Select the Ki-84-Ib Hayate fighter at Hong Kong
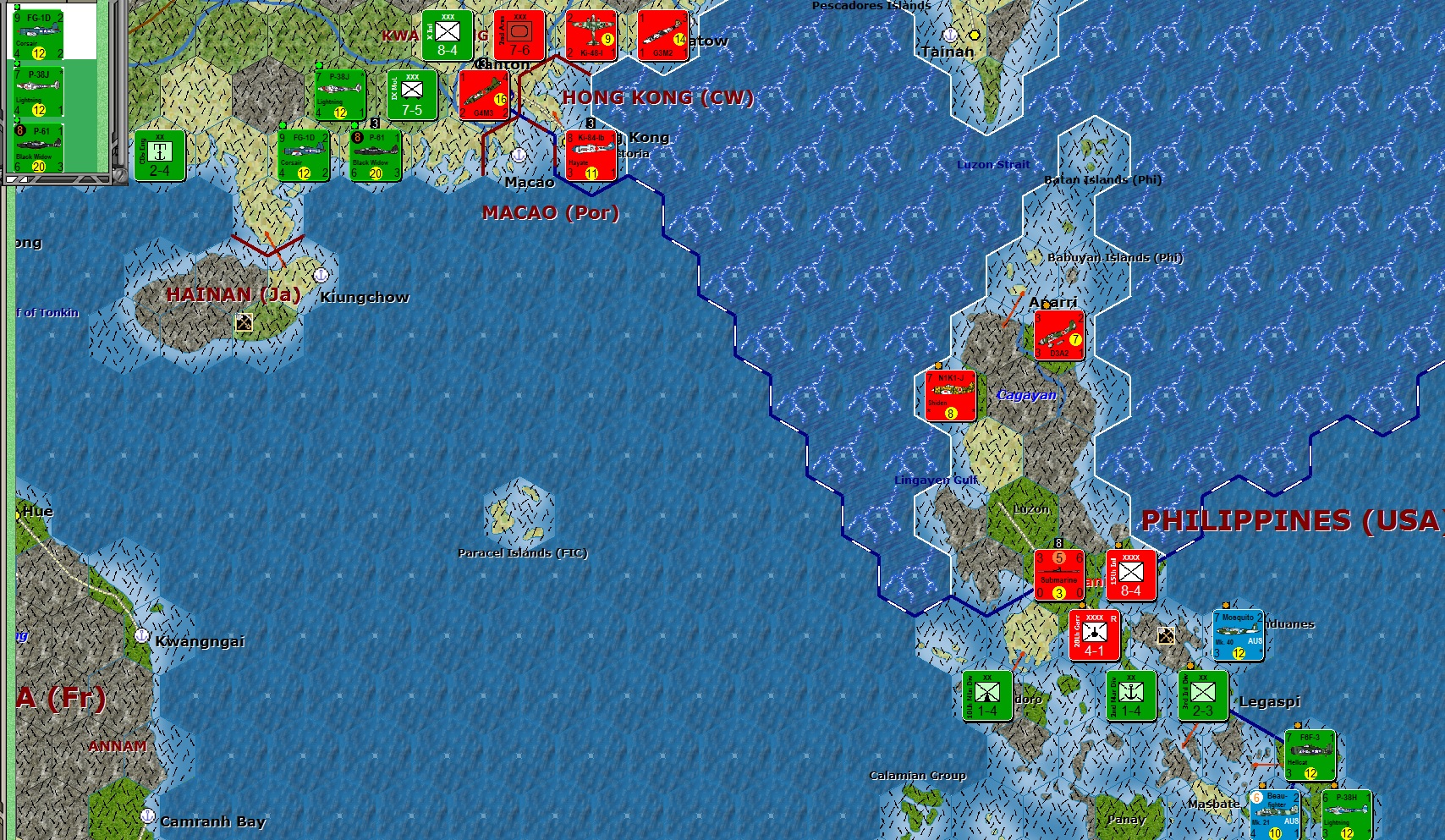Screen dimensions: 1445x840 point(590,155)
